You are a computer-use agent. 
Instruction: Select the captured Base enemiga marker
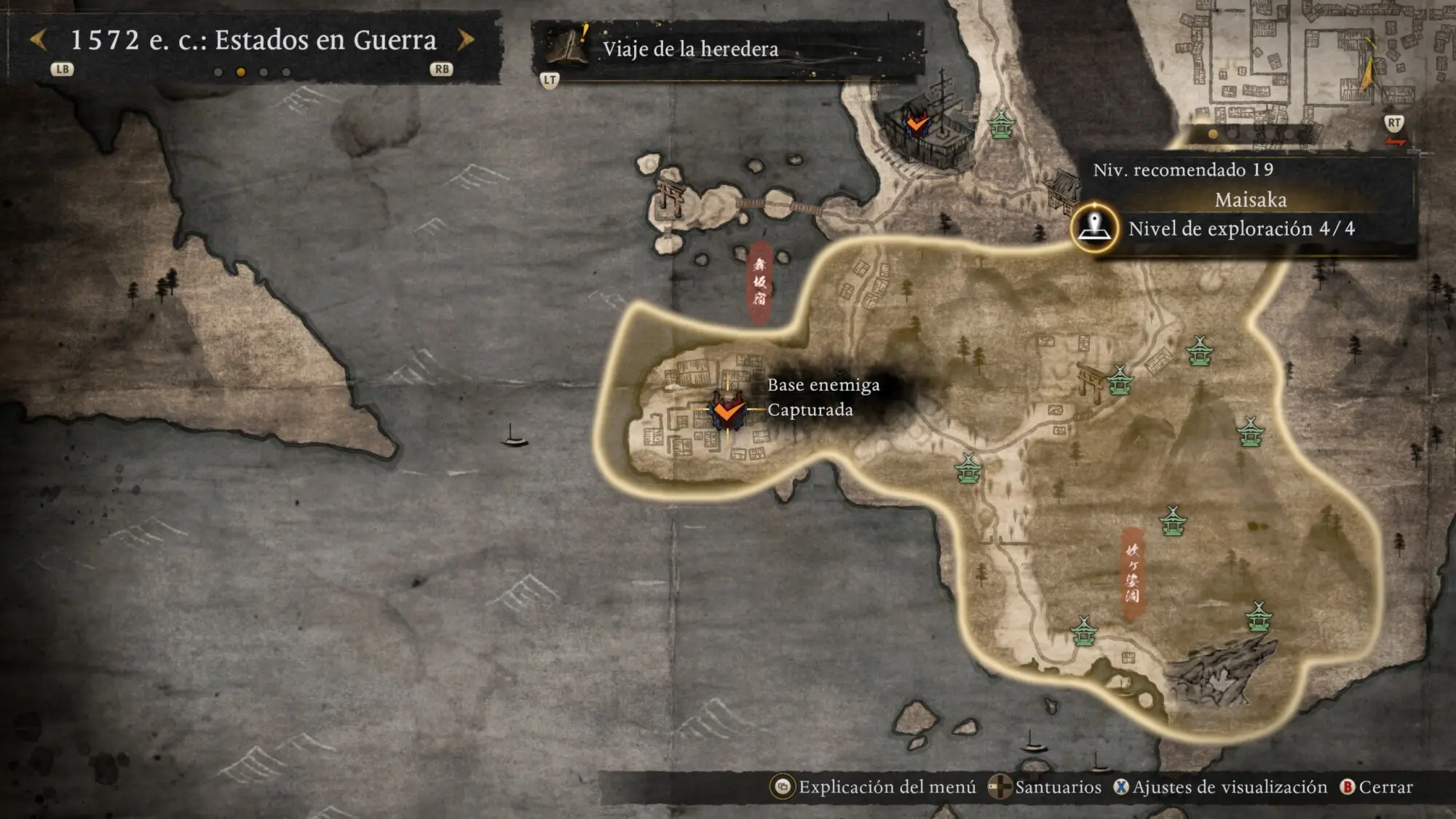tap(728, 411)
